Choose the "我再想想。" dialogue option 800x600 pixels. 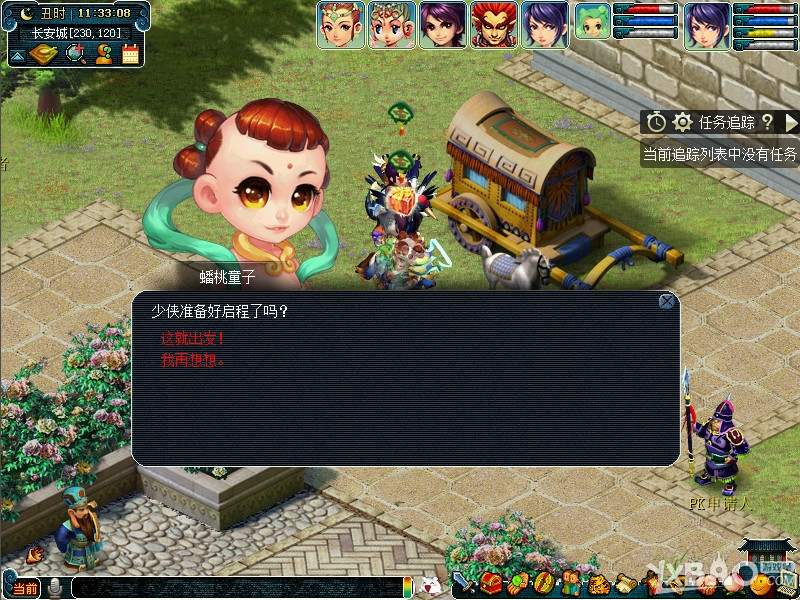[193, 360]
